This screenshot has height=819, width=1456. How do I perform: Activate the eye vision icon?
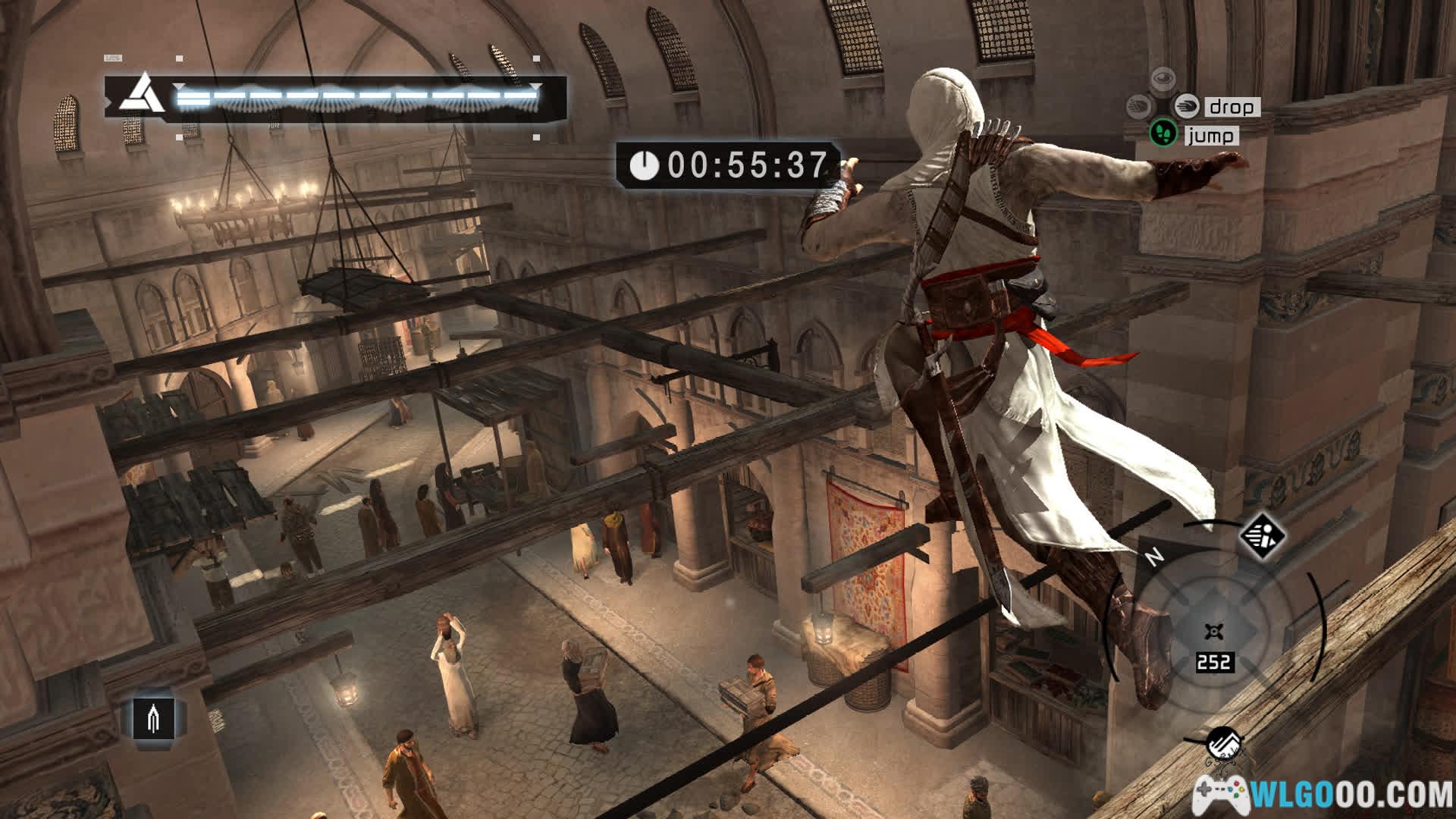pyautogui.click(x=1163, y=79)
